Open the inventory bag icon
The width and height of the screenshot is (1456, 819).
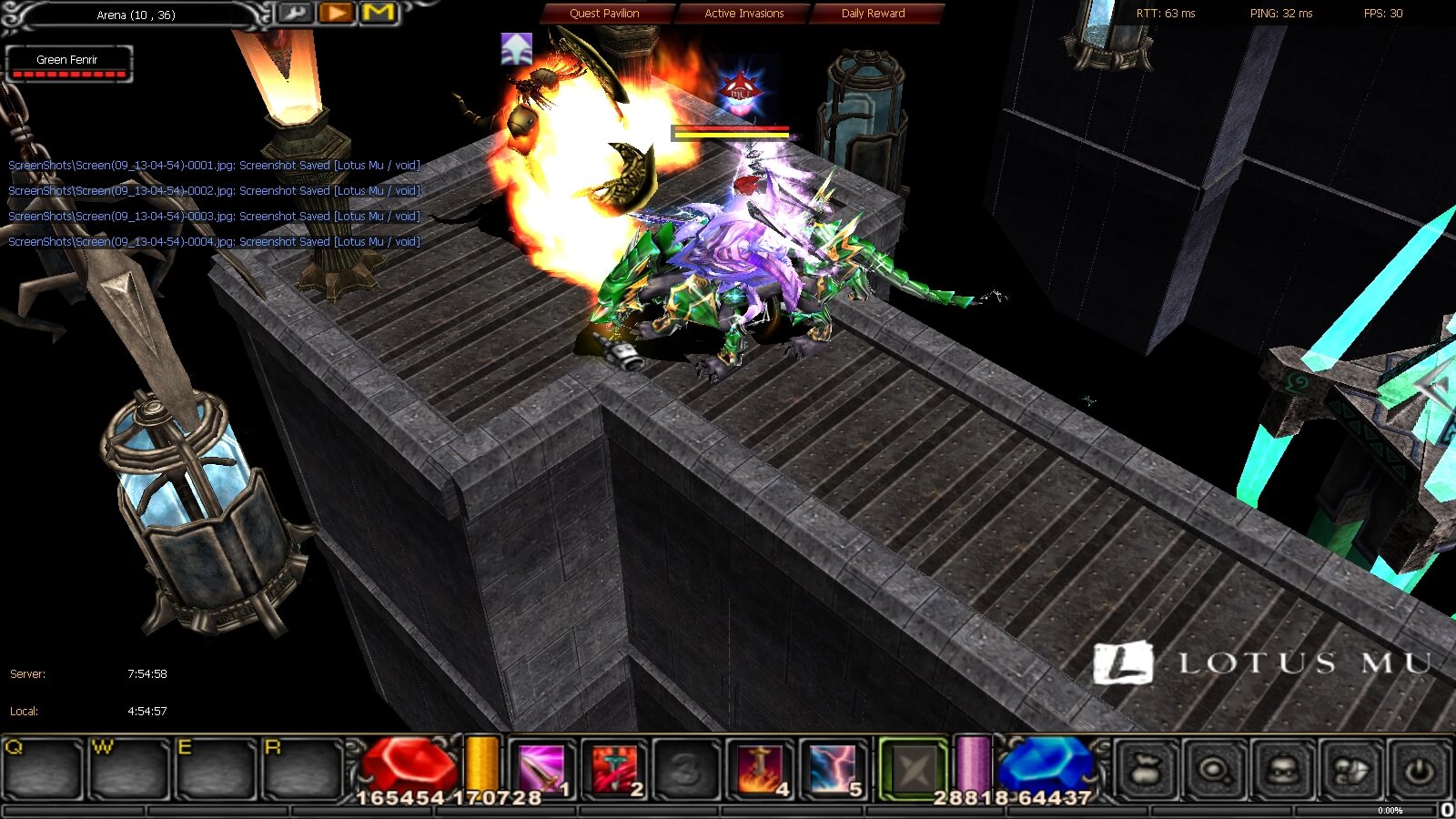(x=1144, y=770)
